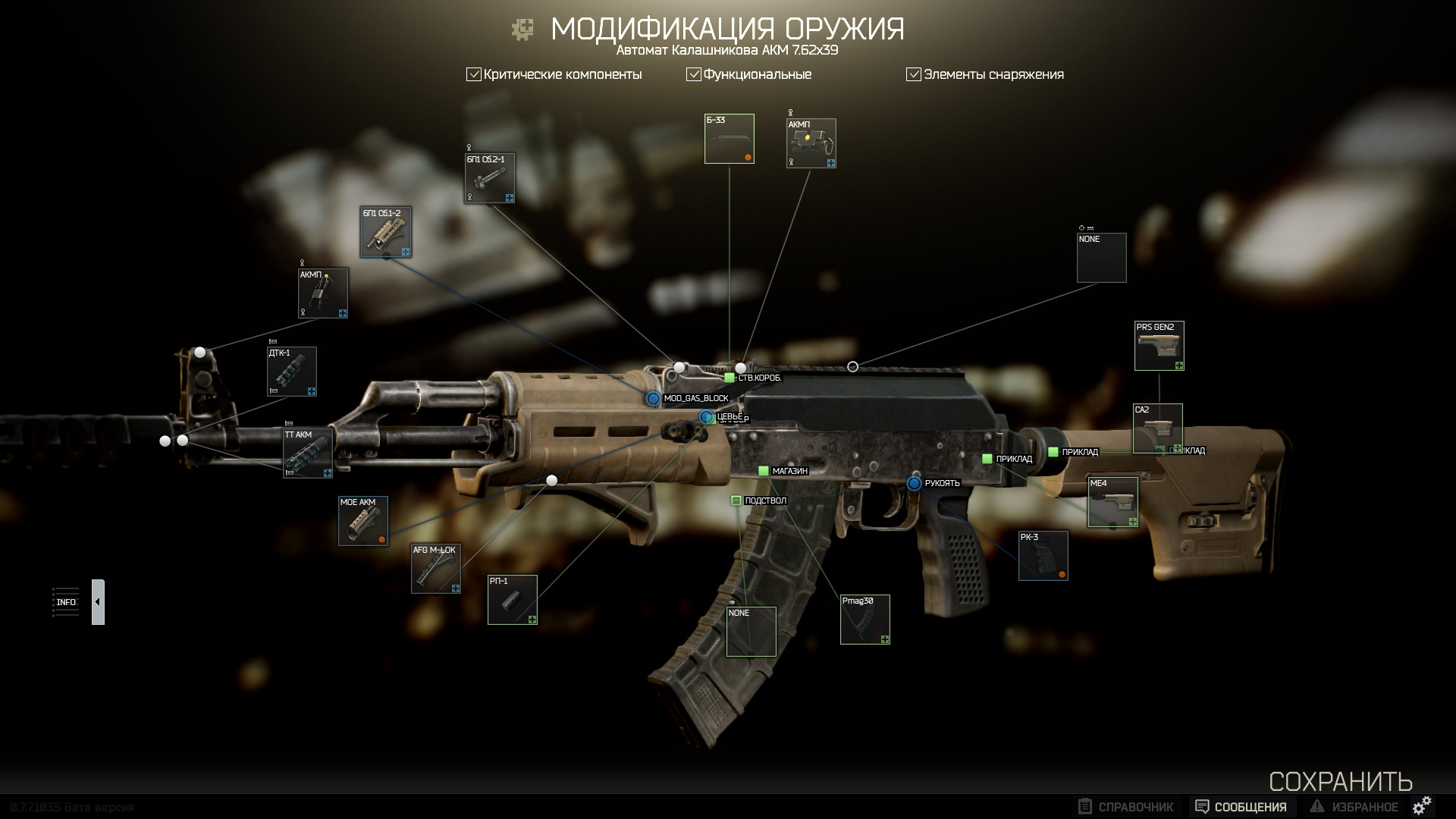Choose the MOE AKM handguard slot
1456x819 pixels.
coord(363,521)
